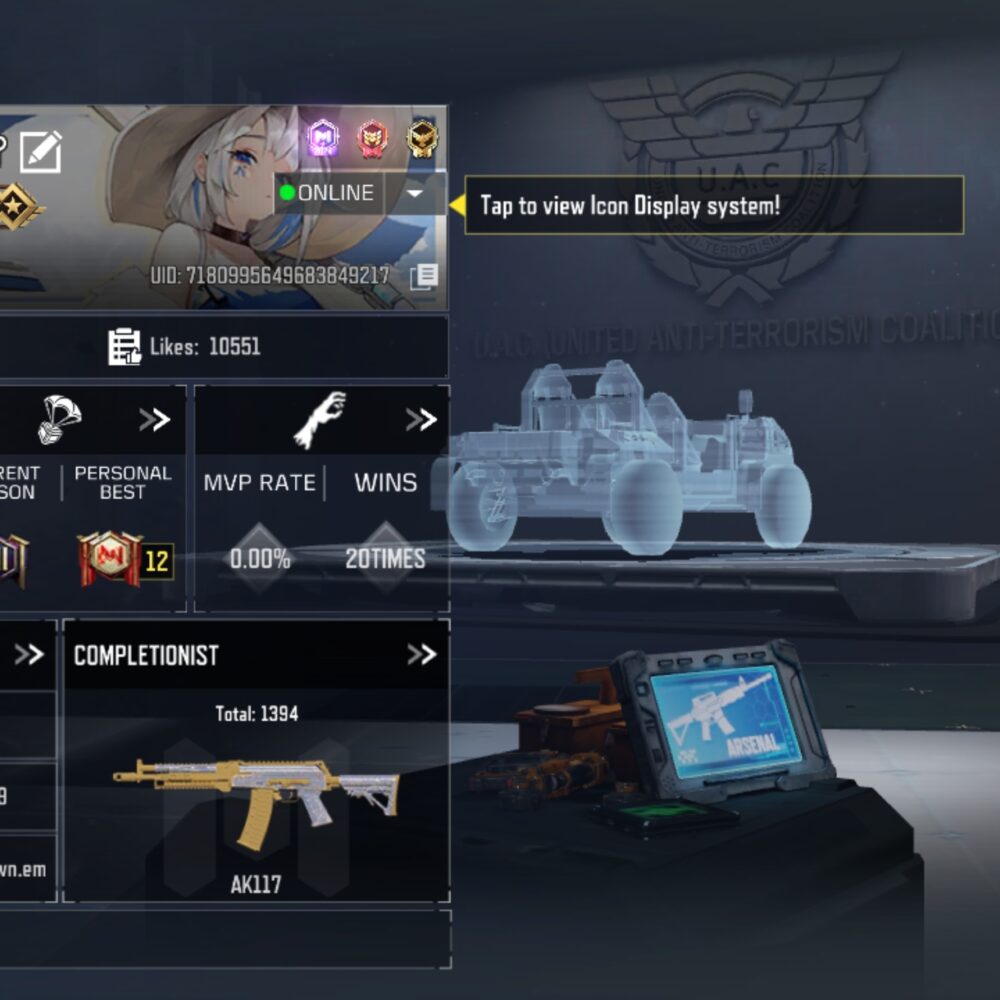View the personal best Legendary rank emblem
The width and height of the screenshot is (1000, 1000).
111,559
